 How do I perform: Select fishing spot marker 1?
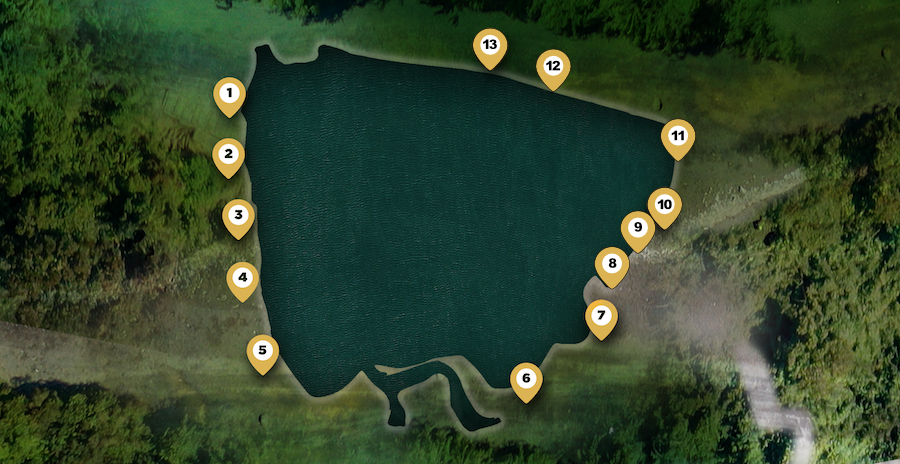point(229,95)
